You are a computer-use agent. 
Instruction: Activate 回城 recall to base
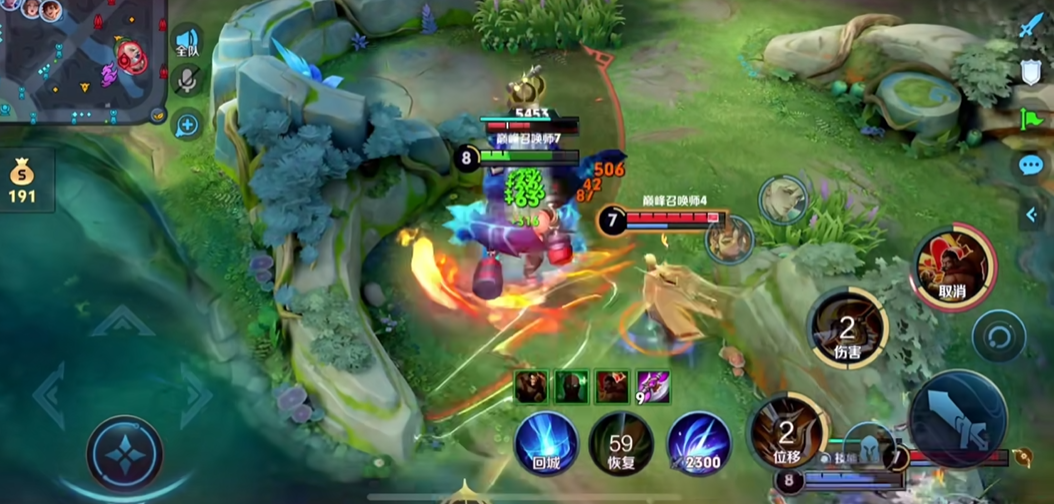point(546,443)
